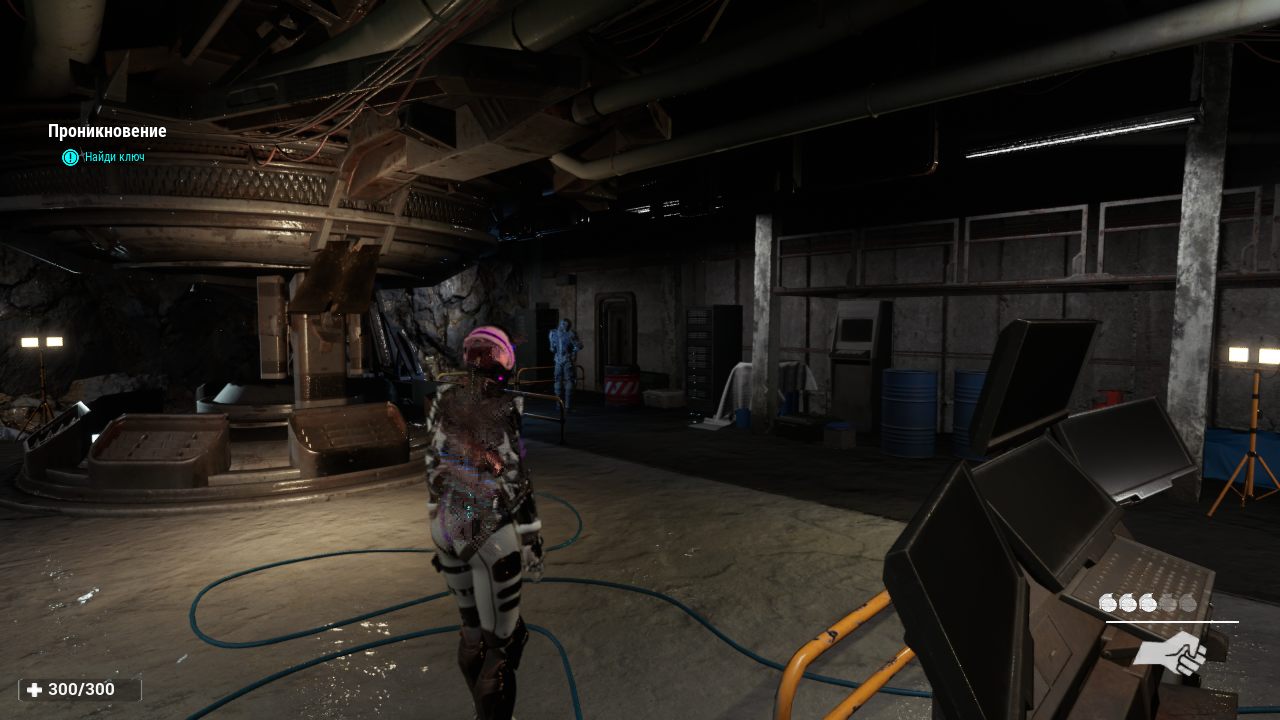Select the fist melee weapon icon

click(1169, 653)
